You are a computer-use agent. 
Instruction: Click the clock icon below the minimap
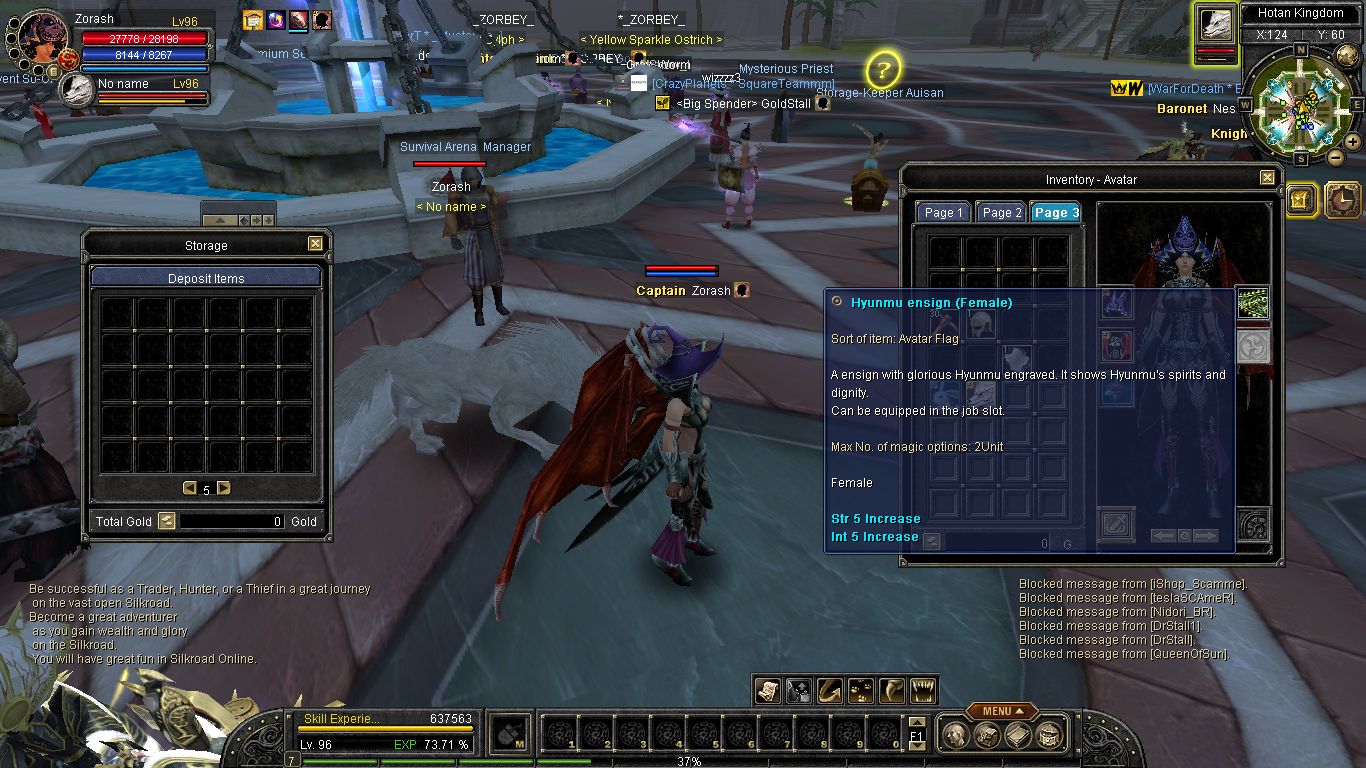(1342, 200)
